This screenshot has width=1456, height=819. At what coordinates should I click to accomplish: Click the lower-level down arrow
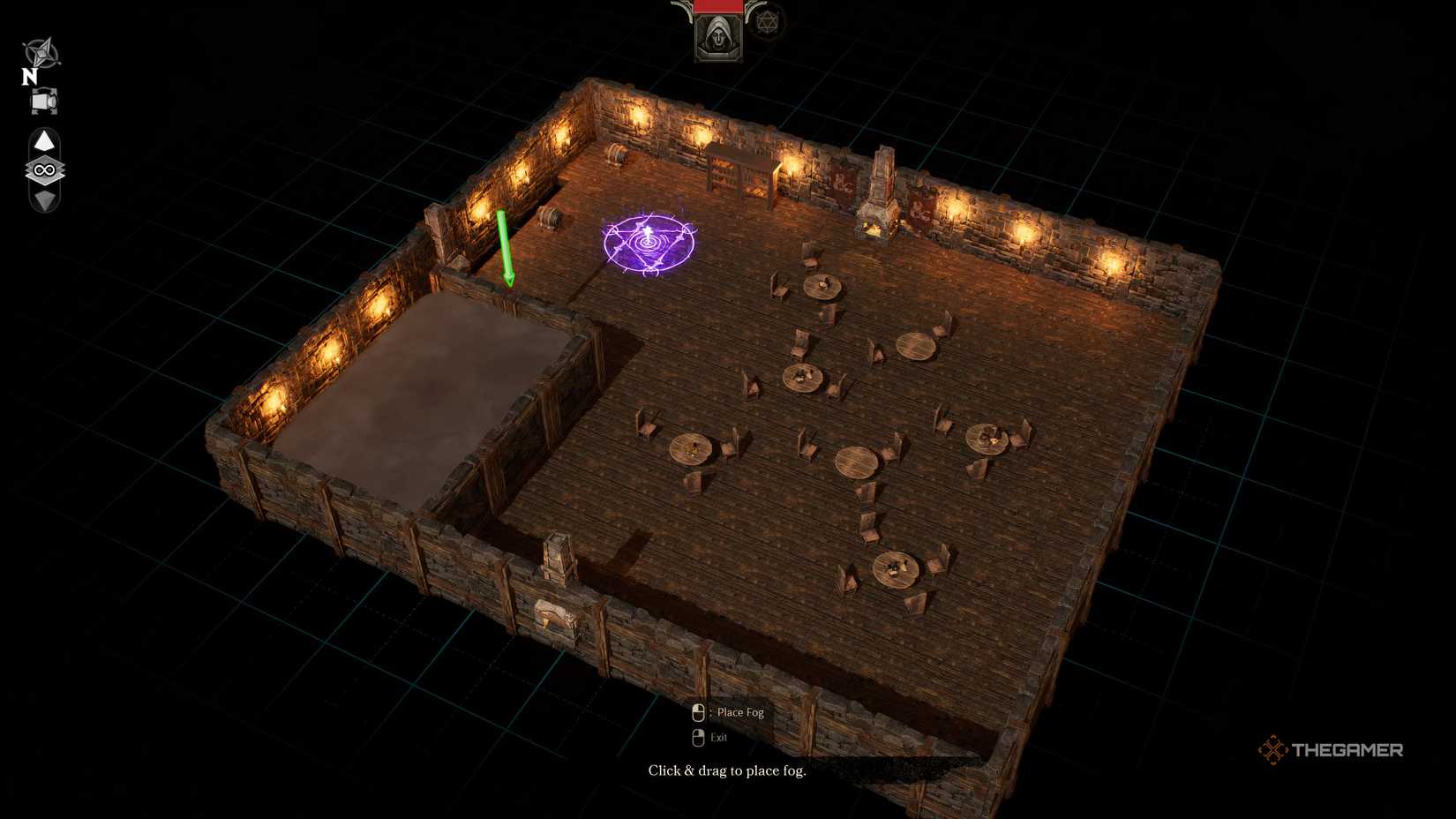tap(43, 201)
